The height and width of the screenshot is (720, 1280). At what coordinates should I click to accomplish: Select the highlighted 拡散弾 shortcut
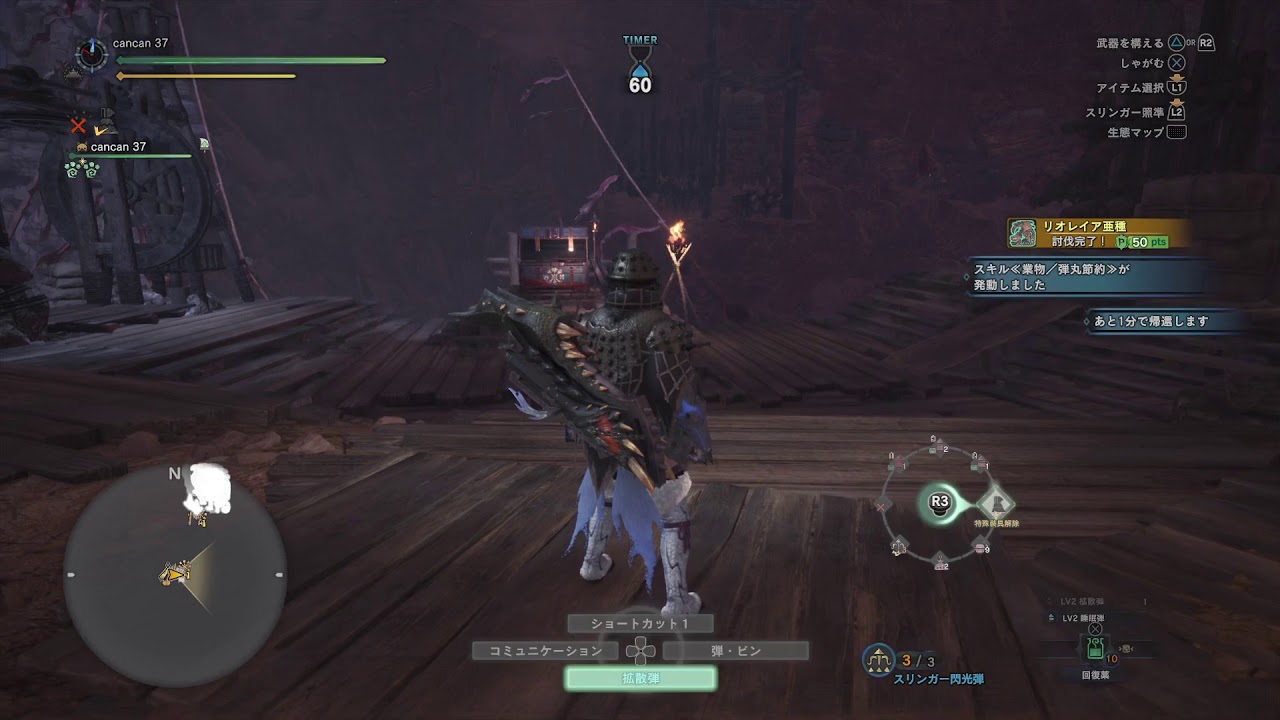(640, 678)
